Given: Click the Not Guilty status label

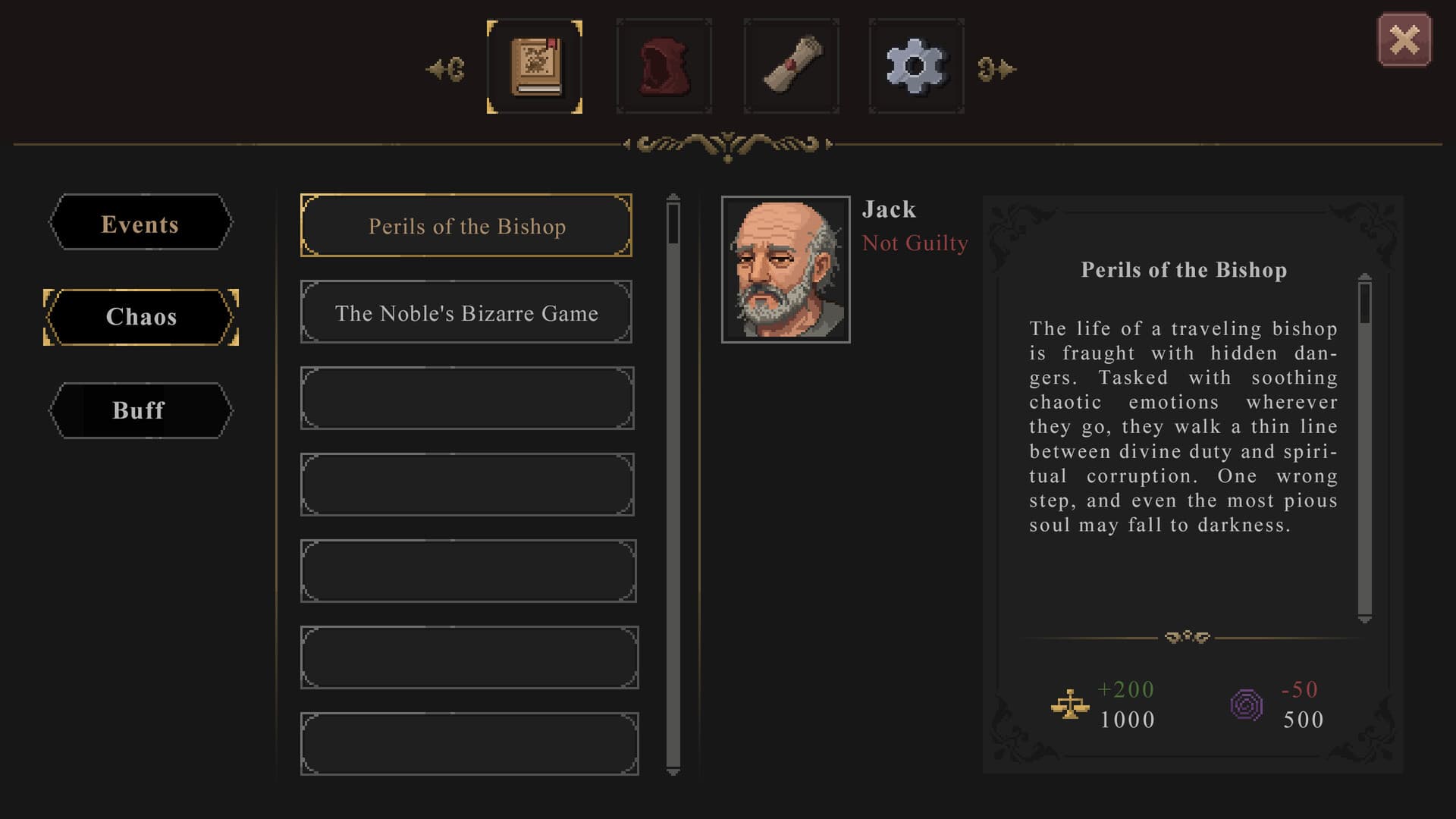Looking at the screenshot, I should (x=915, y=243).
